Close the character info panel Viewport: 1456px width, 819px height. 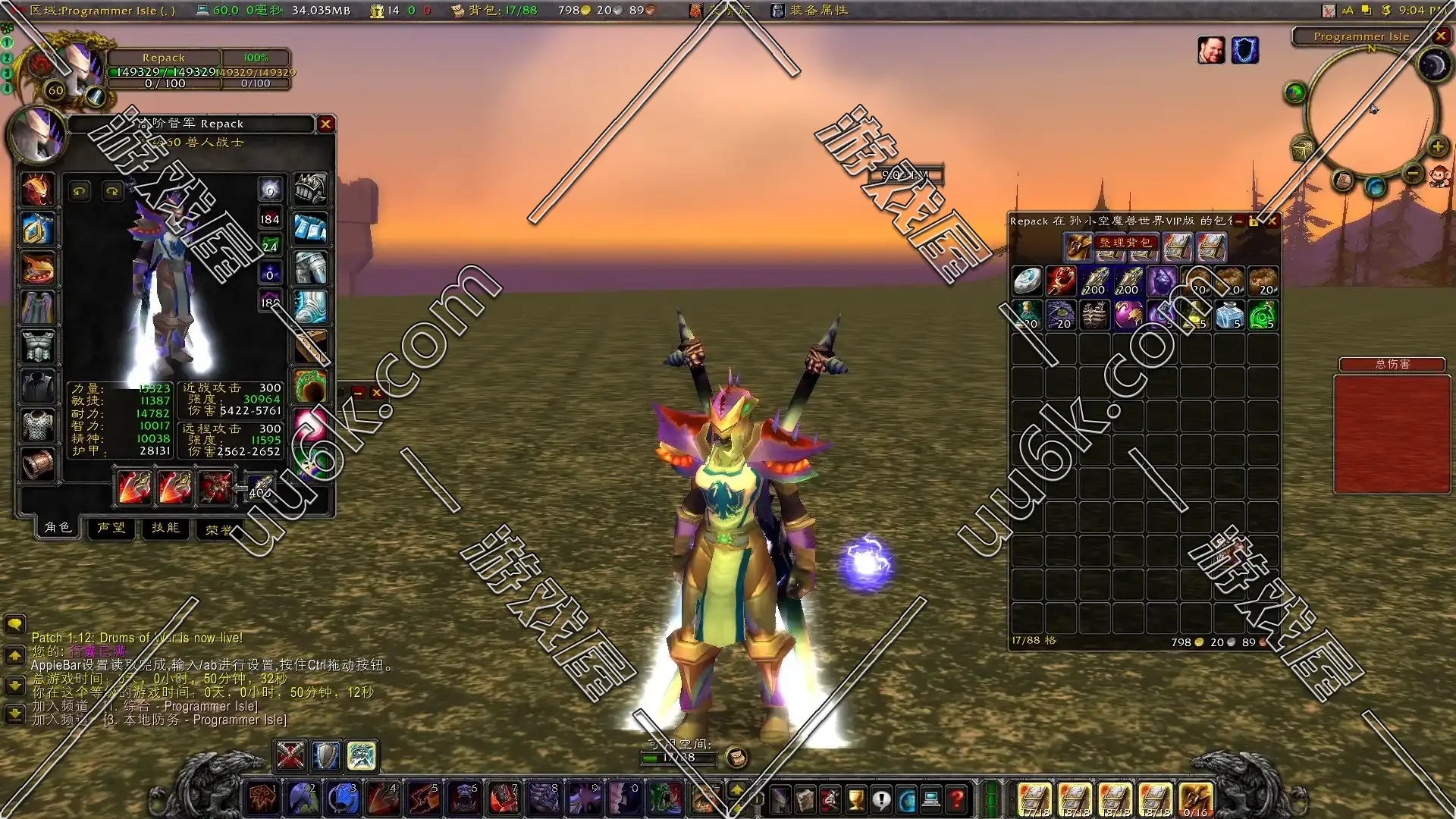[x=325, y=124]
